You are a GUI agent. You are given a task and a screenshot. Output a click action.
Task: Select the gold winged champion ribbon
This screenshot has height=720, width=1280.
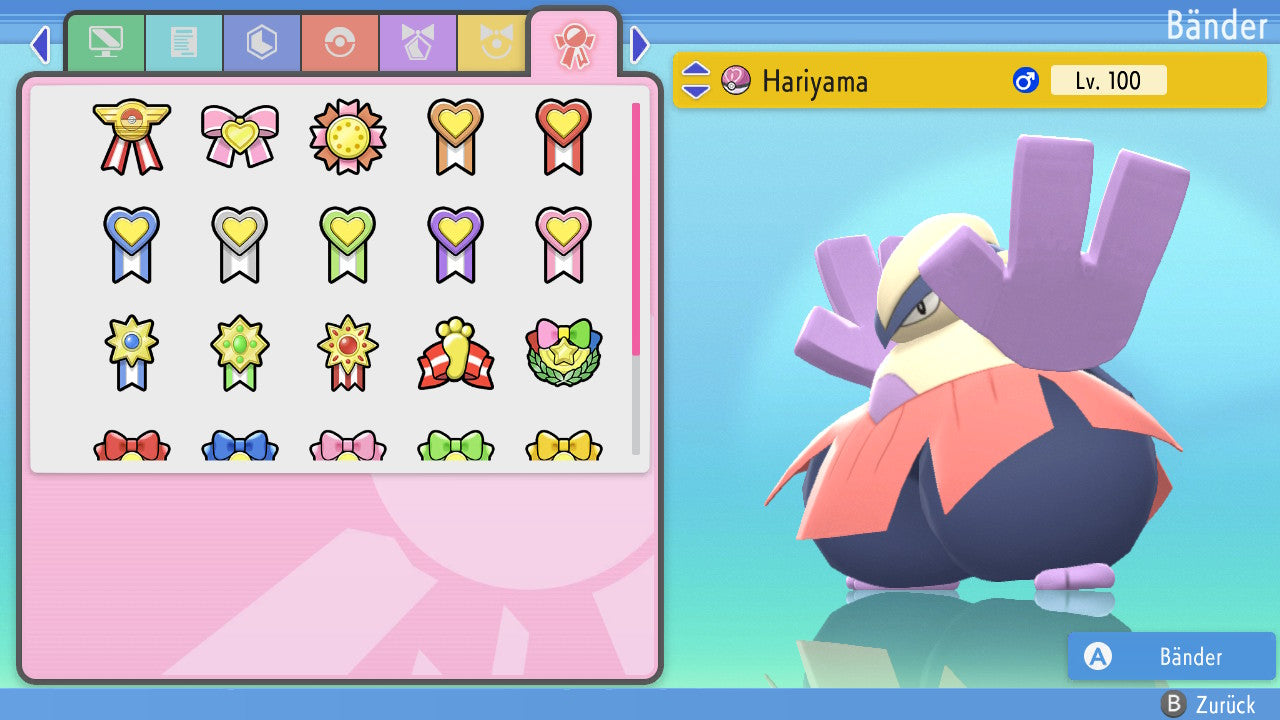click(x=131, y=136)
